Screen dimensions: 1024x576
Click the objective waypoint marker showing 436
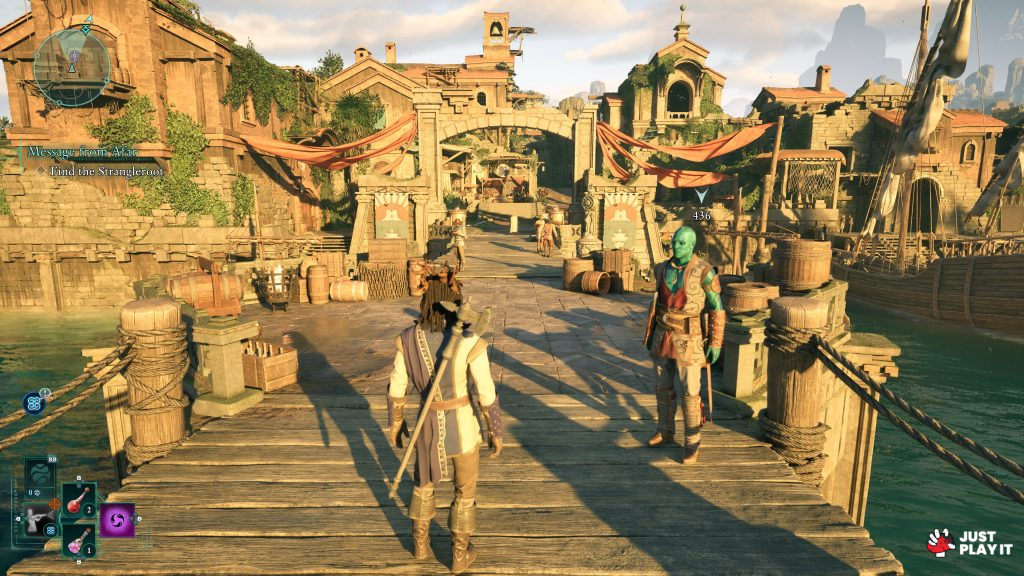701,197
